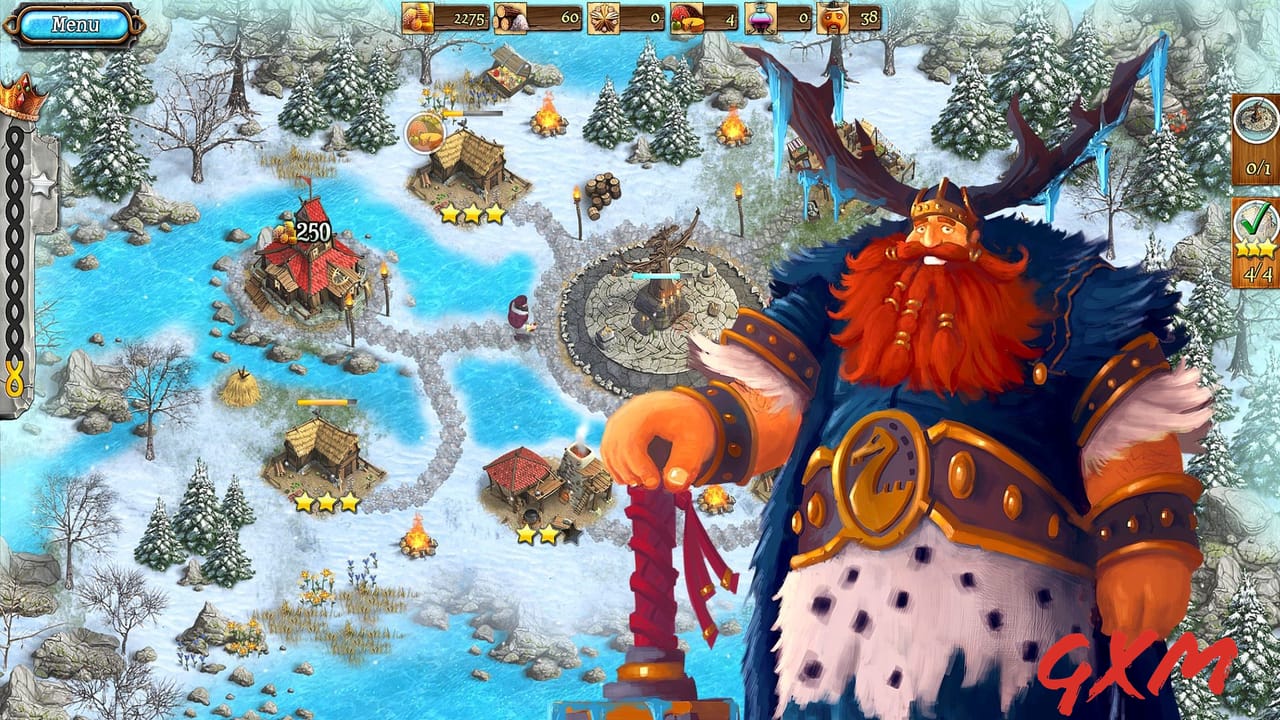Viewport: 1280px width, 720px height.
Task: Click the gold resource icon
Action: [418, 17]
